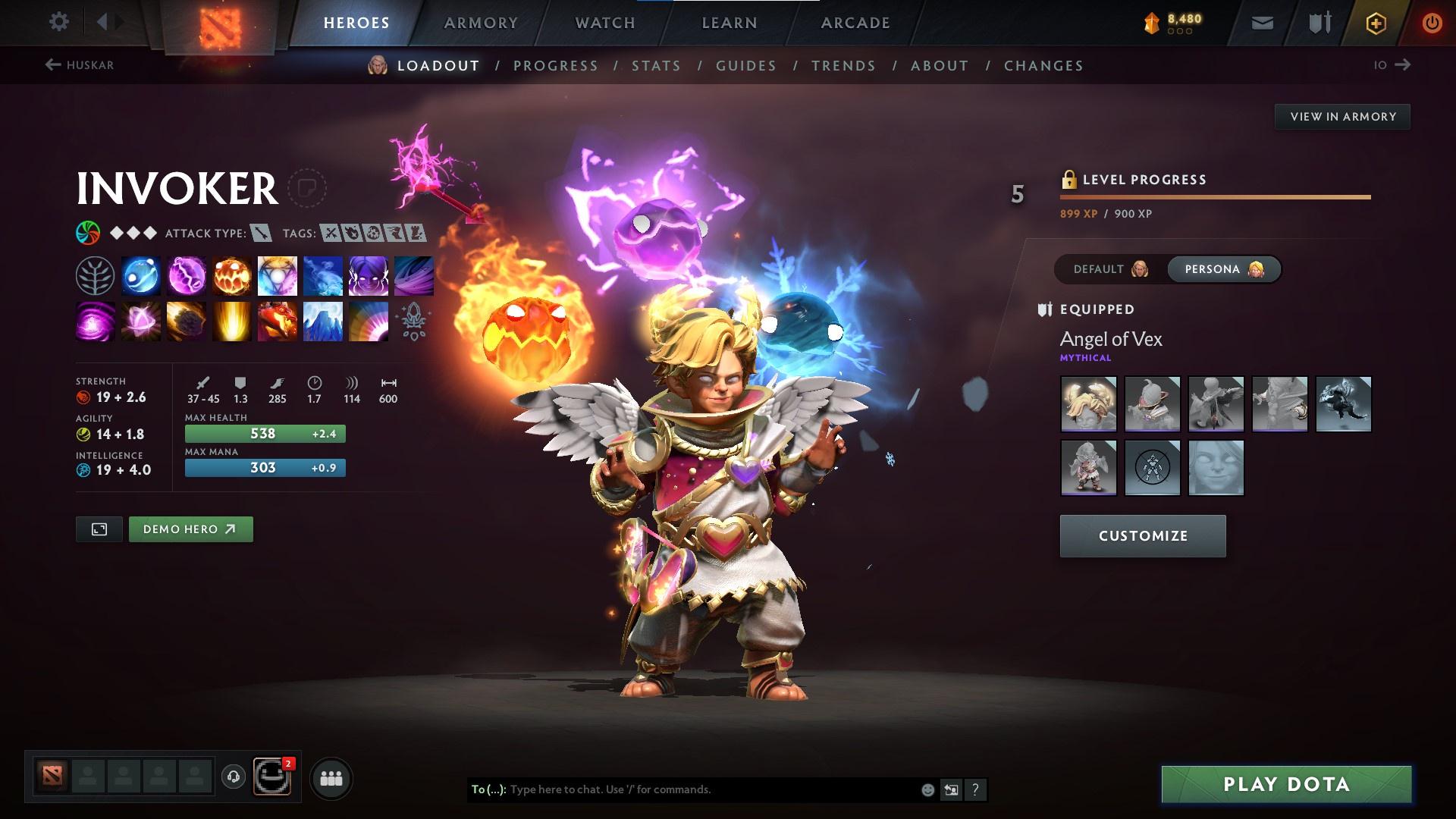Click the headset voice chat icon
This screenshot has height=819, width=1456.
[235, 777]
